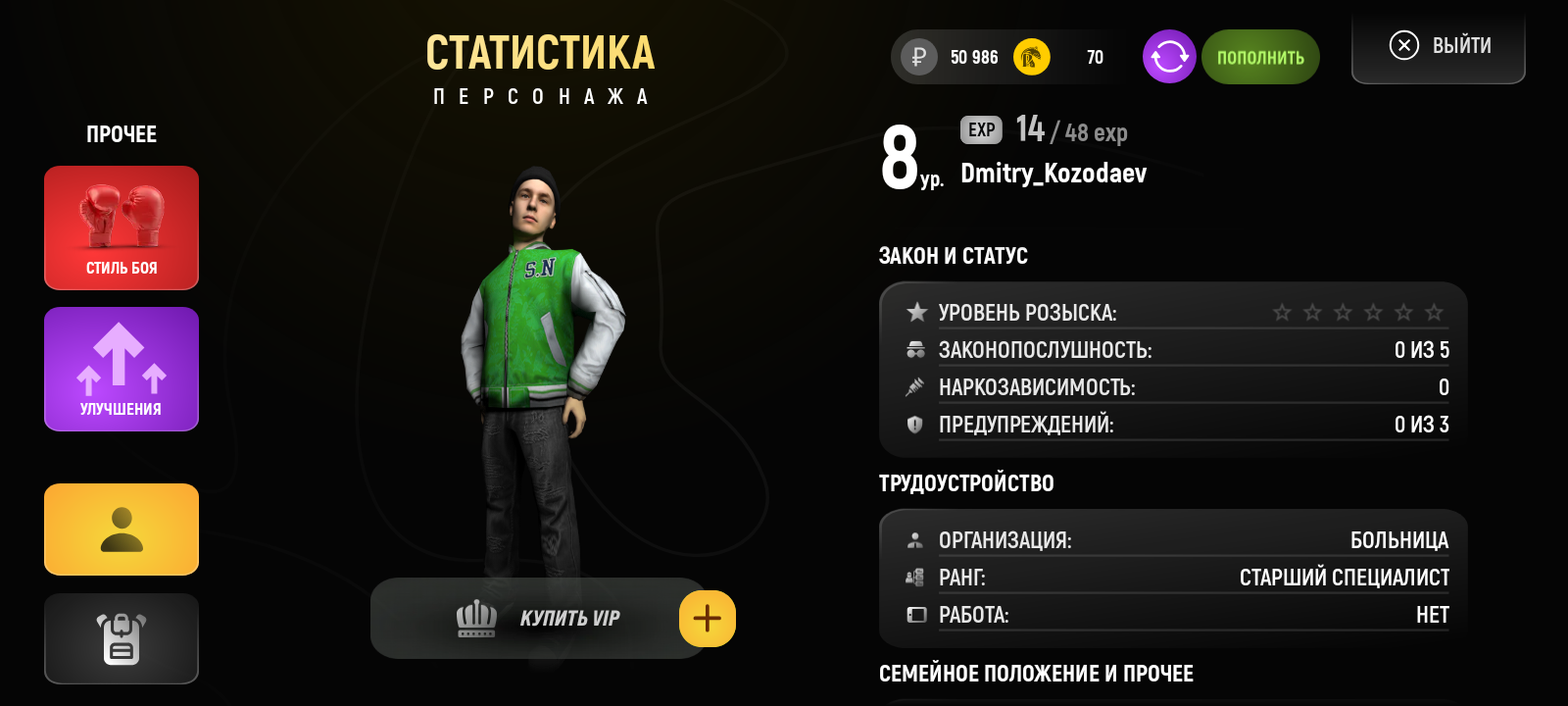Click the gold coin currency icon
This screenshot has width=1568, height=706.
[x=1031, y=57]
